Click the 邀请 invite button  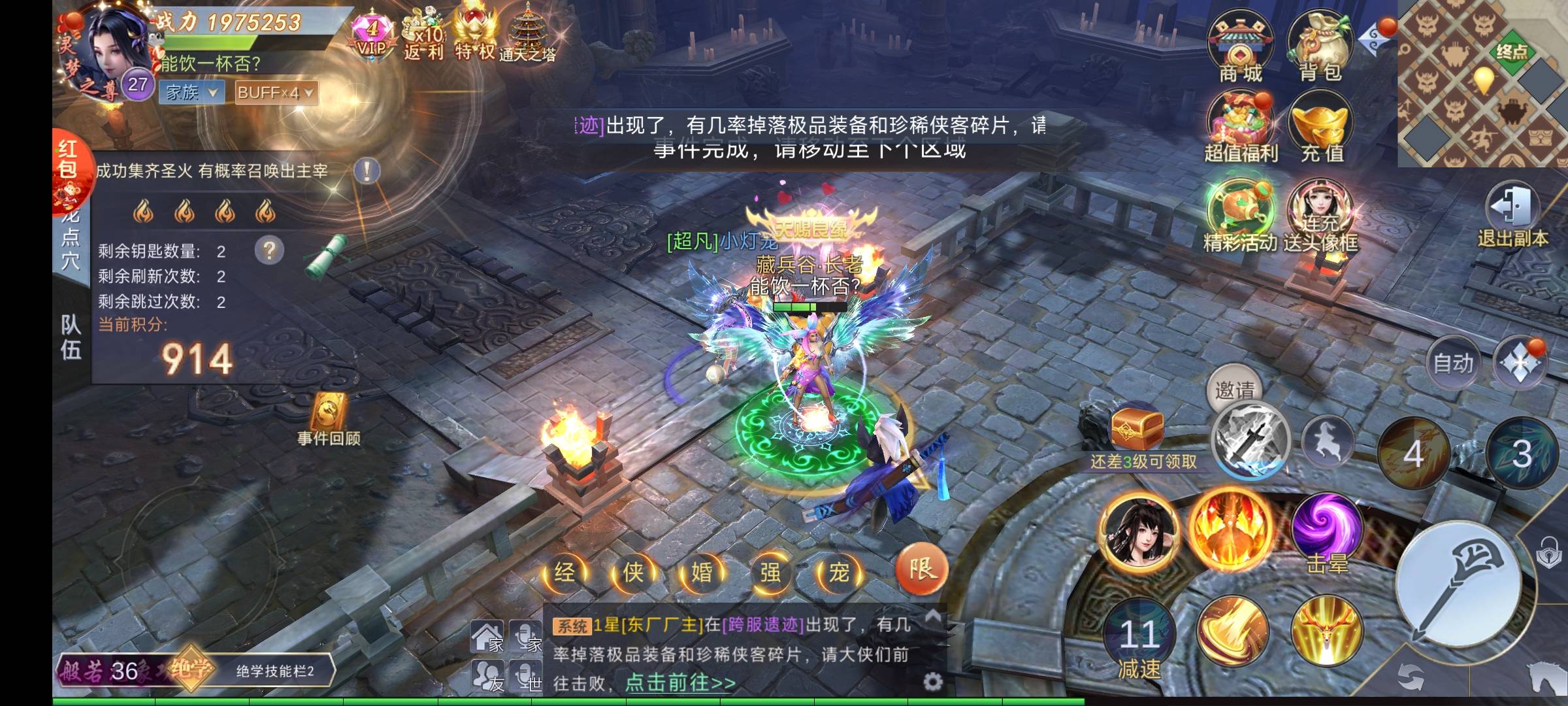(x=1234, y=390)
